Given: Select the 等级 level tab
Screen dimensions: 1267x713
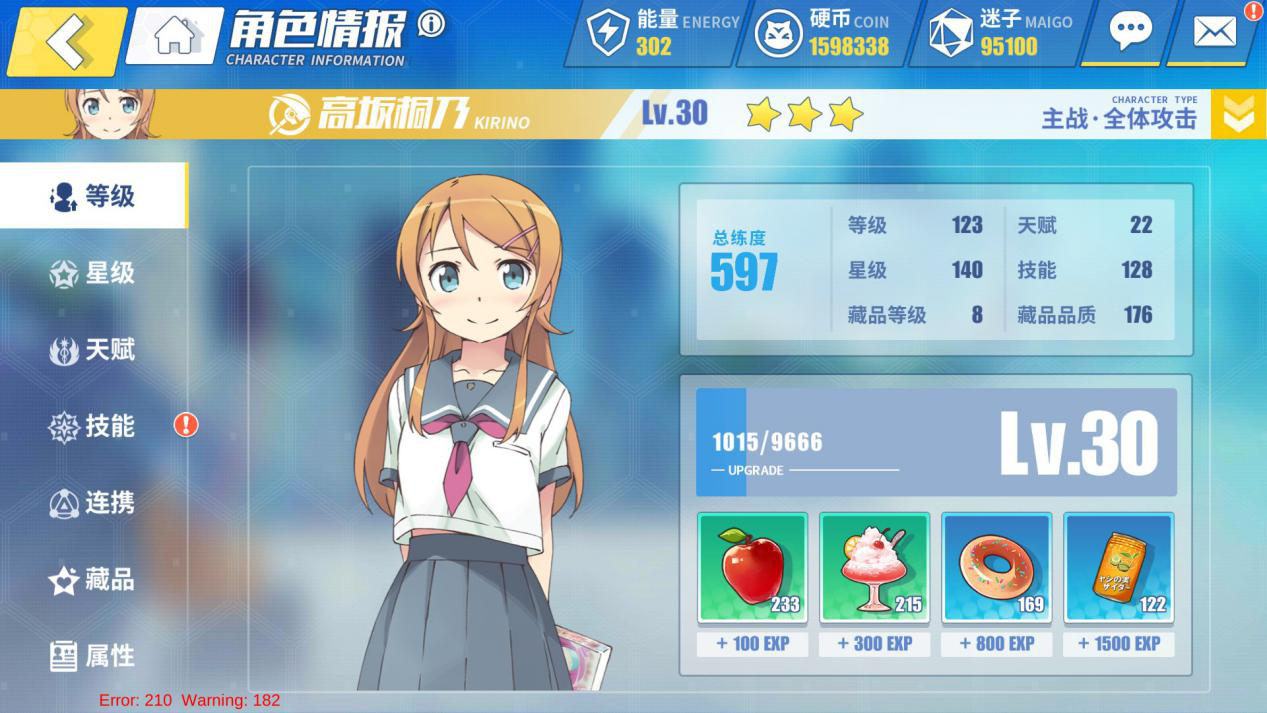Looking at the screenshot, I should click(x=93, y=196).
